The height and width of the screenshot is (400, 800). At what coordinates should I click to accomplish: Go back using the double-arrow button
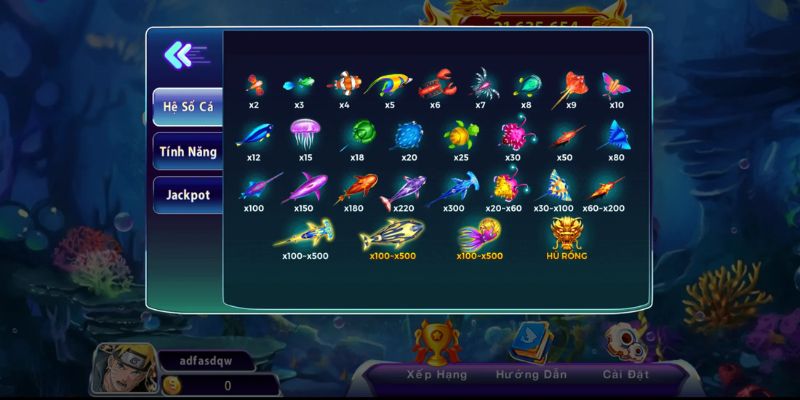point(184,53)
